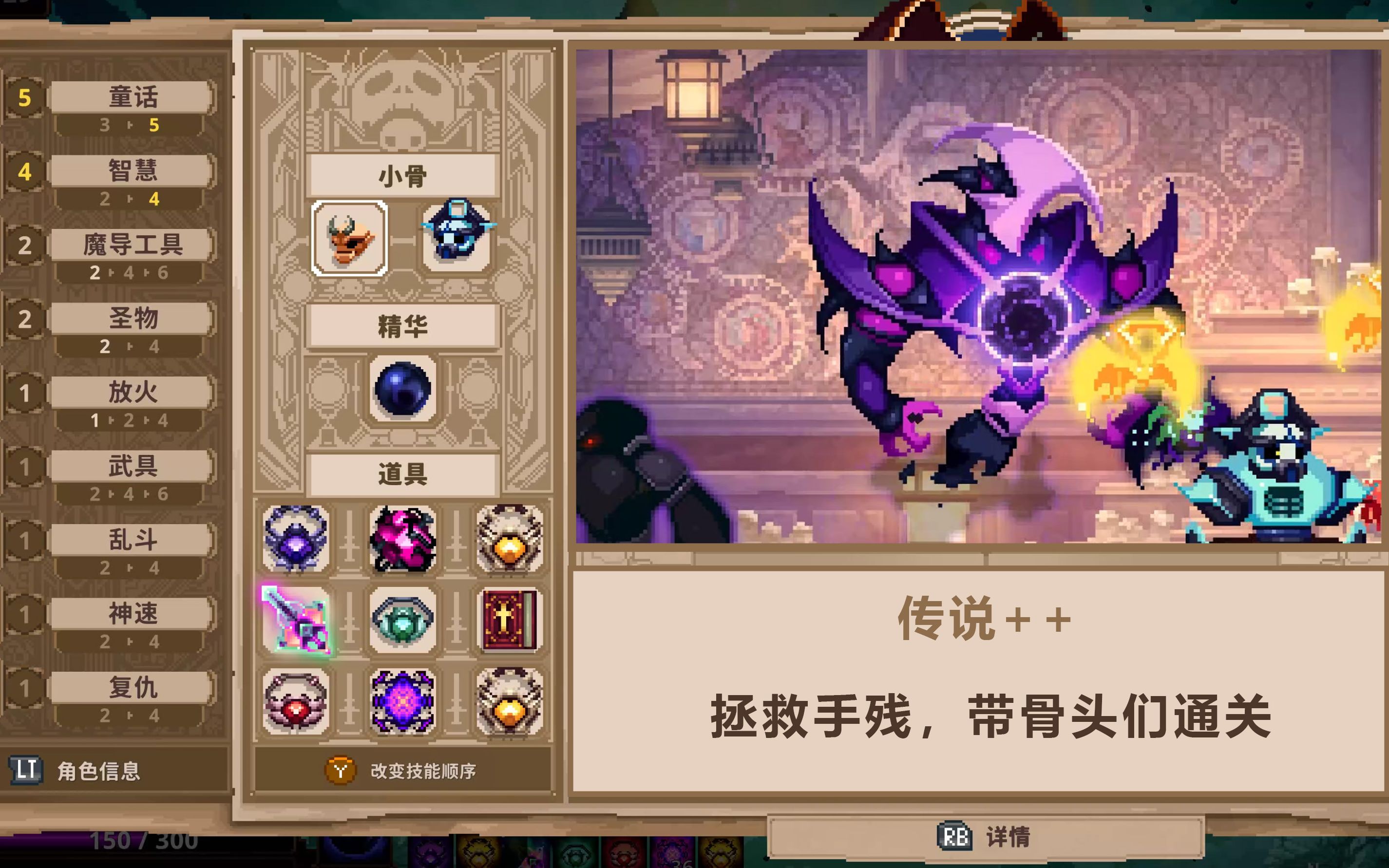The image size is (1389, 868).
Task: Select the 放火 skill in the left list
Action: click(x=131, y=393)
